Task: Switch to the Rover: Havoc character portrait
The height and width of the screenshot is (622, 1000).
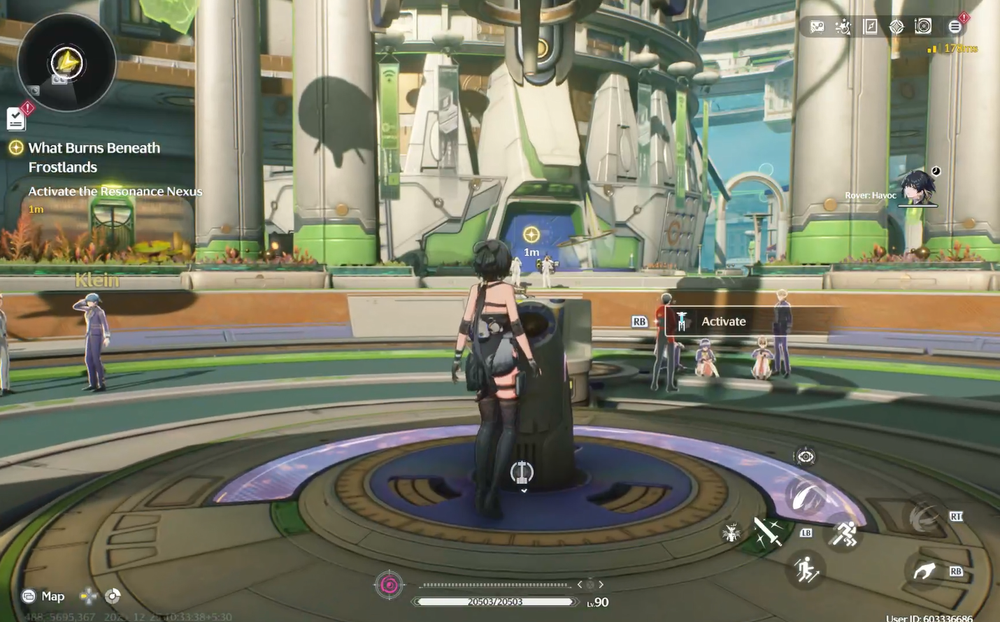Action: (x=916, y=187)
